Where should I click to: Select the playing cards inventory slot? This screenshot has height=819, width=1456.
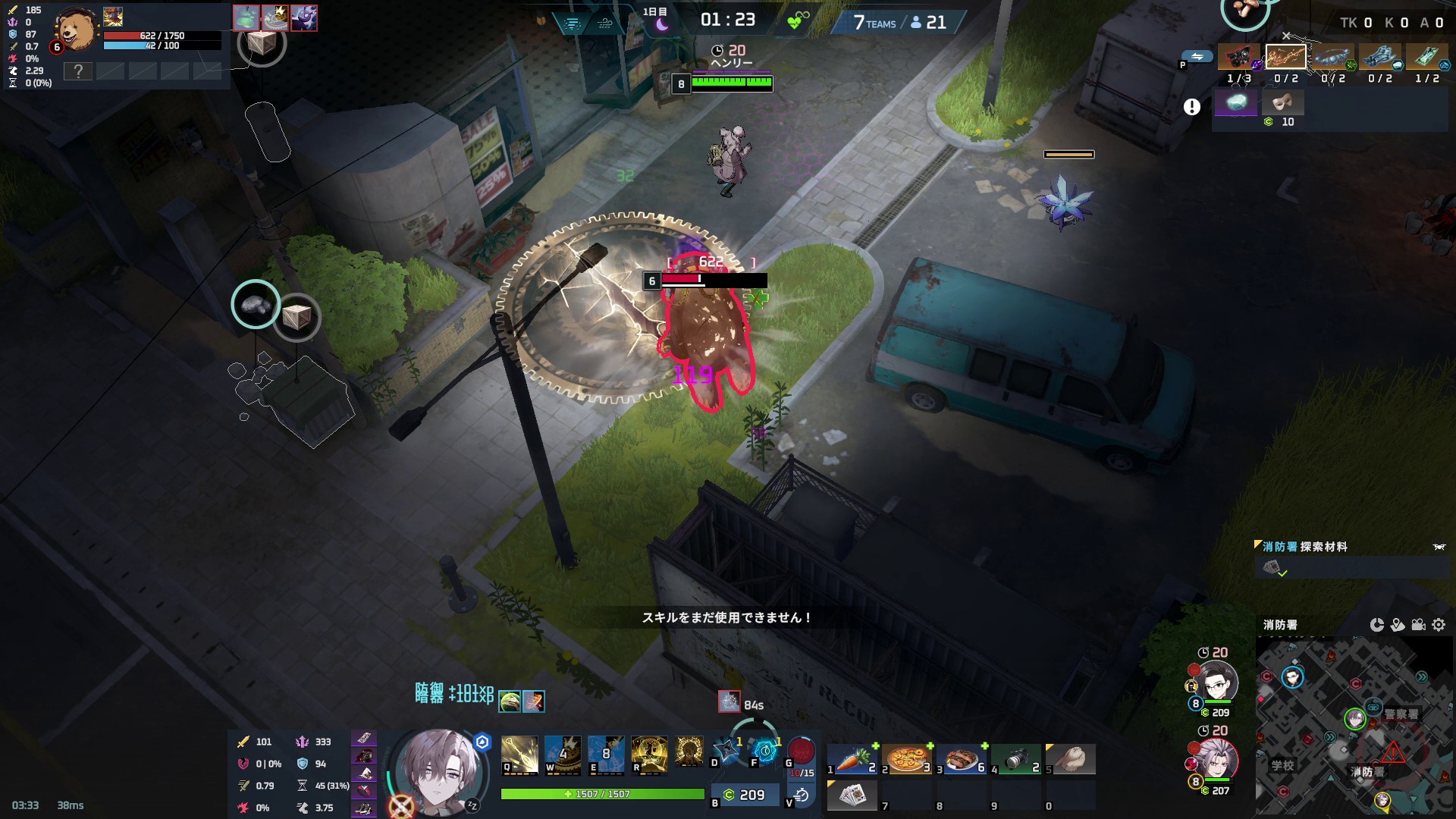point(852,795)
